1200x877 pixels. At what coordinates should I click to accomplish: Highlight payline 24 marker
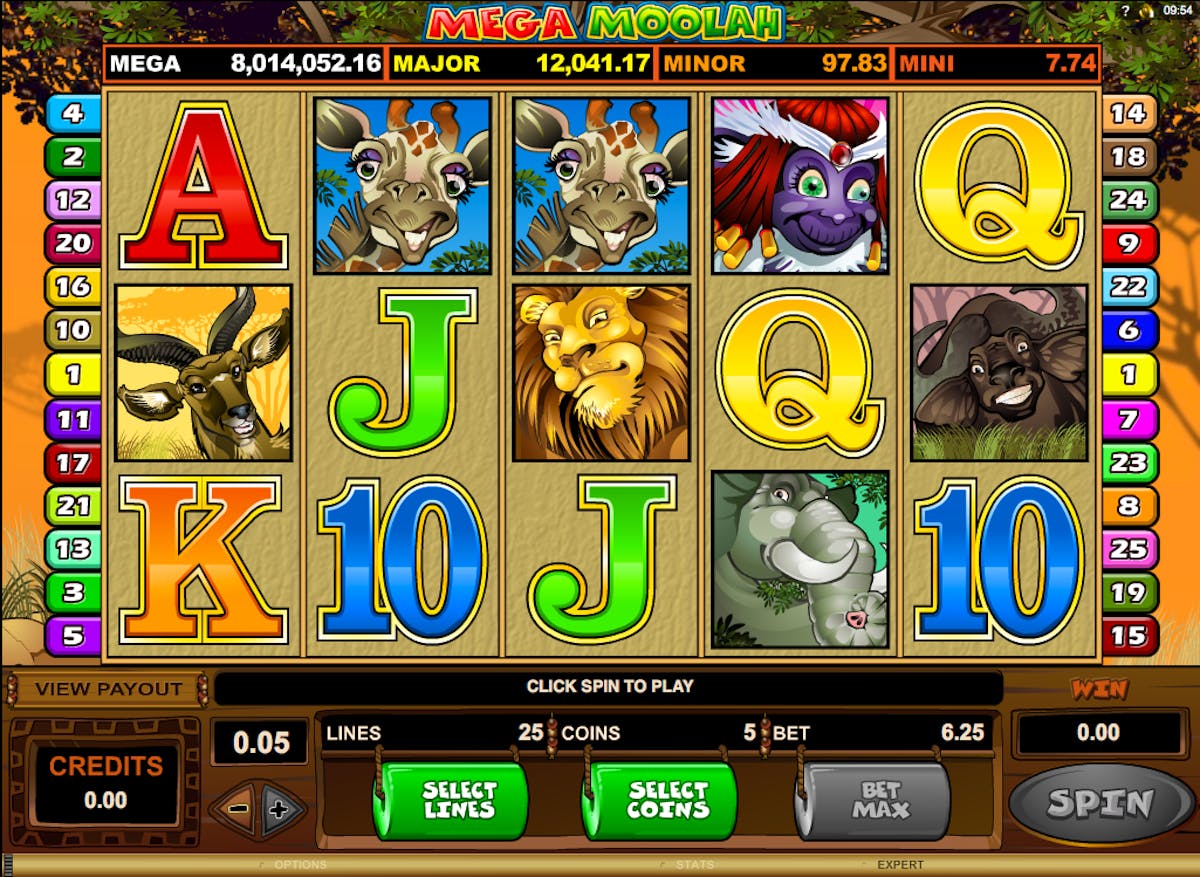tap(1128, 200)
